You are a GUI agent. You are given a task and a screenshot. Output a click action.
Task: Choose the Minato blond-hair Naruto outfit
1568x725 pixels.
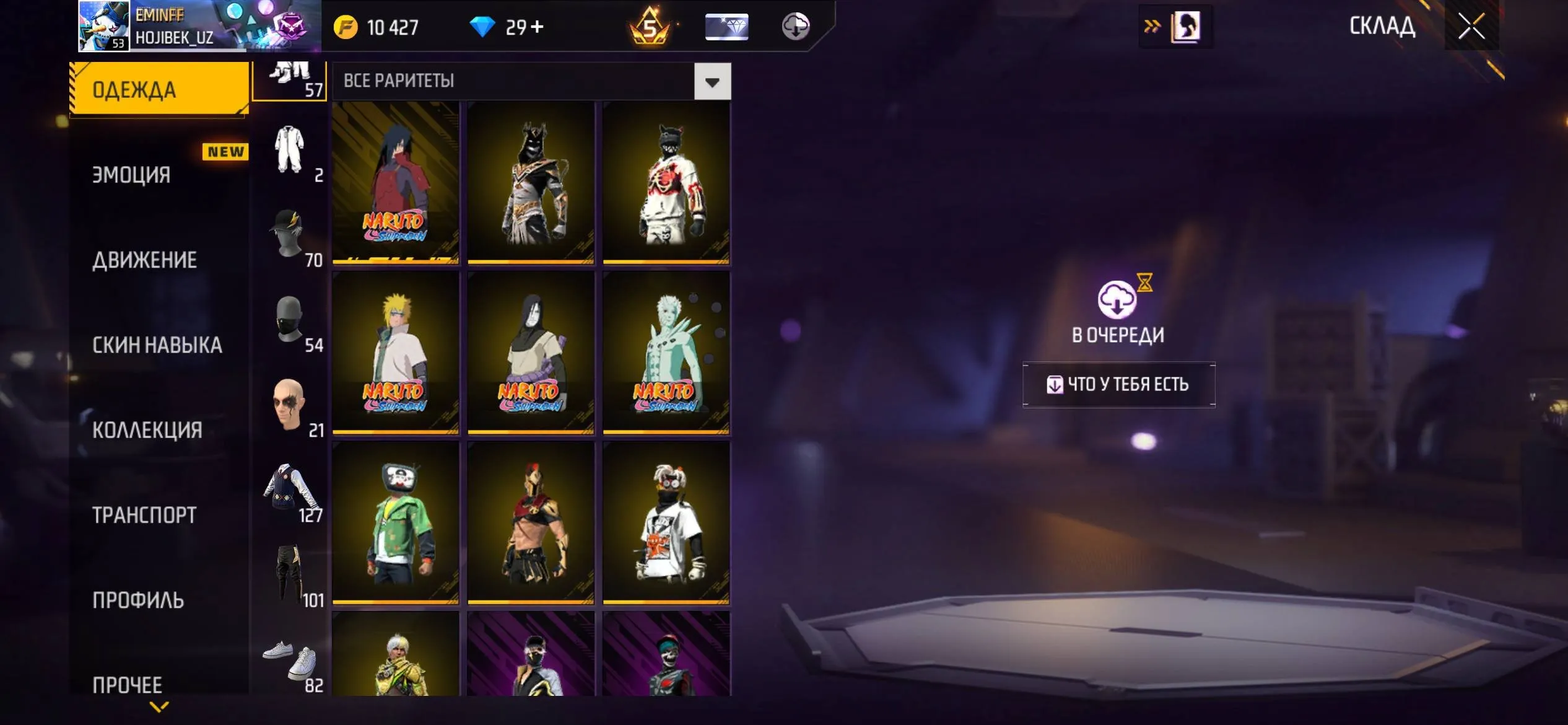click(x=396, y=353)
